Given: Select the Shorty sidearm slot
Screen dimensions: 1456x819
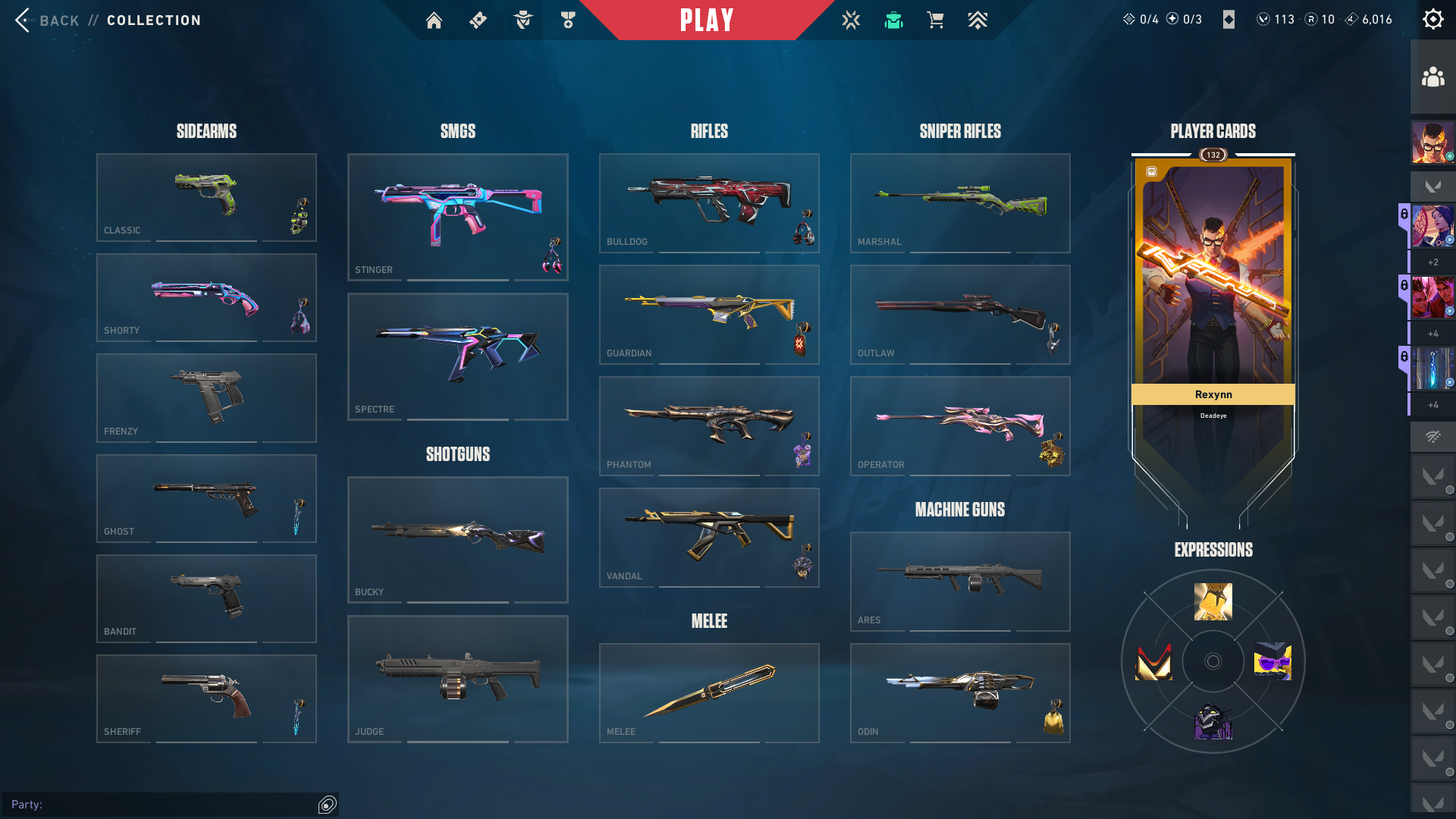Looking at the screenshot, I should [206, 297].
